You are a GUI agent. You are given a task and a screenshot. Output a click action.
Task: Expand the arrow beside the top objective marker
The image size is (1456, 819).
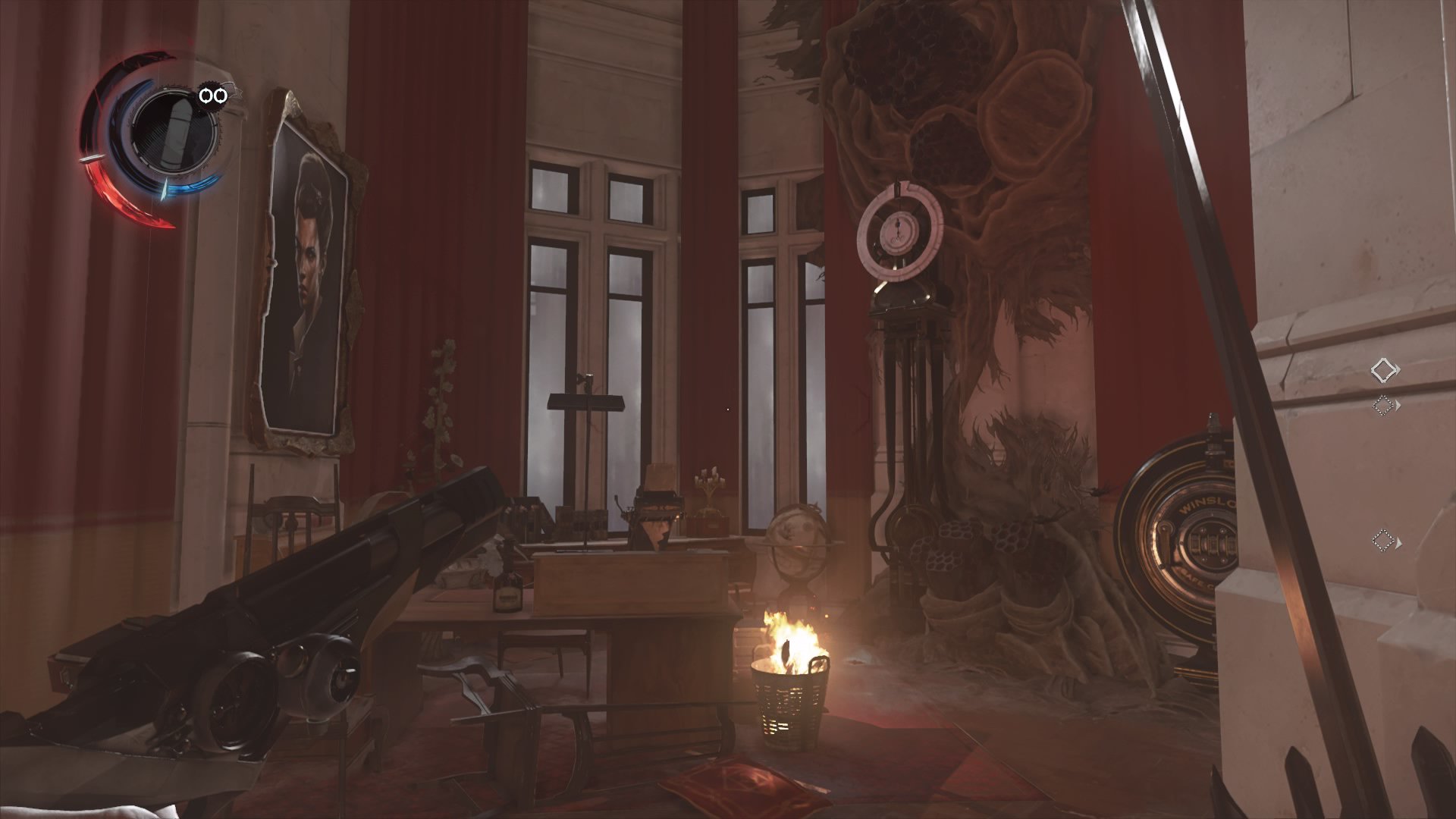[x=1396, y=370]
